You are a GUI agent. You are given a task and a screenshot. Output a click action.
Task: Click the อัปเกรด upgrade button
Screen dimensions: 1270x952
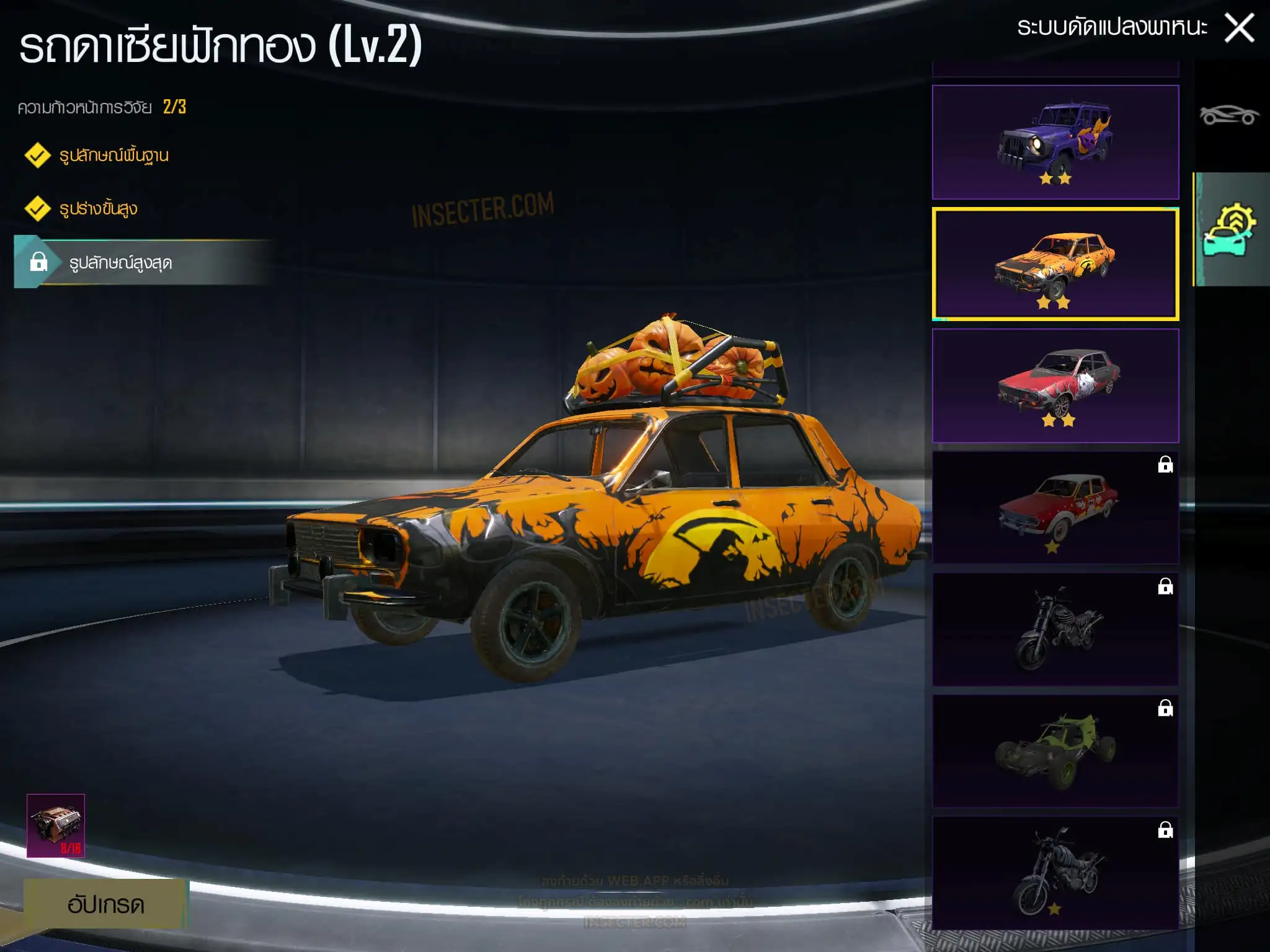coord(105,904)
